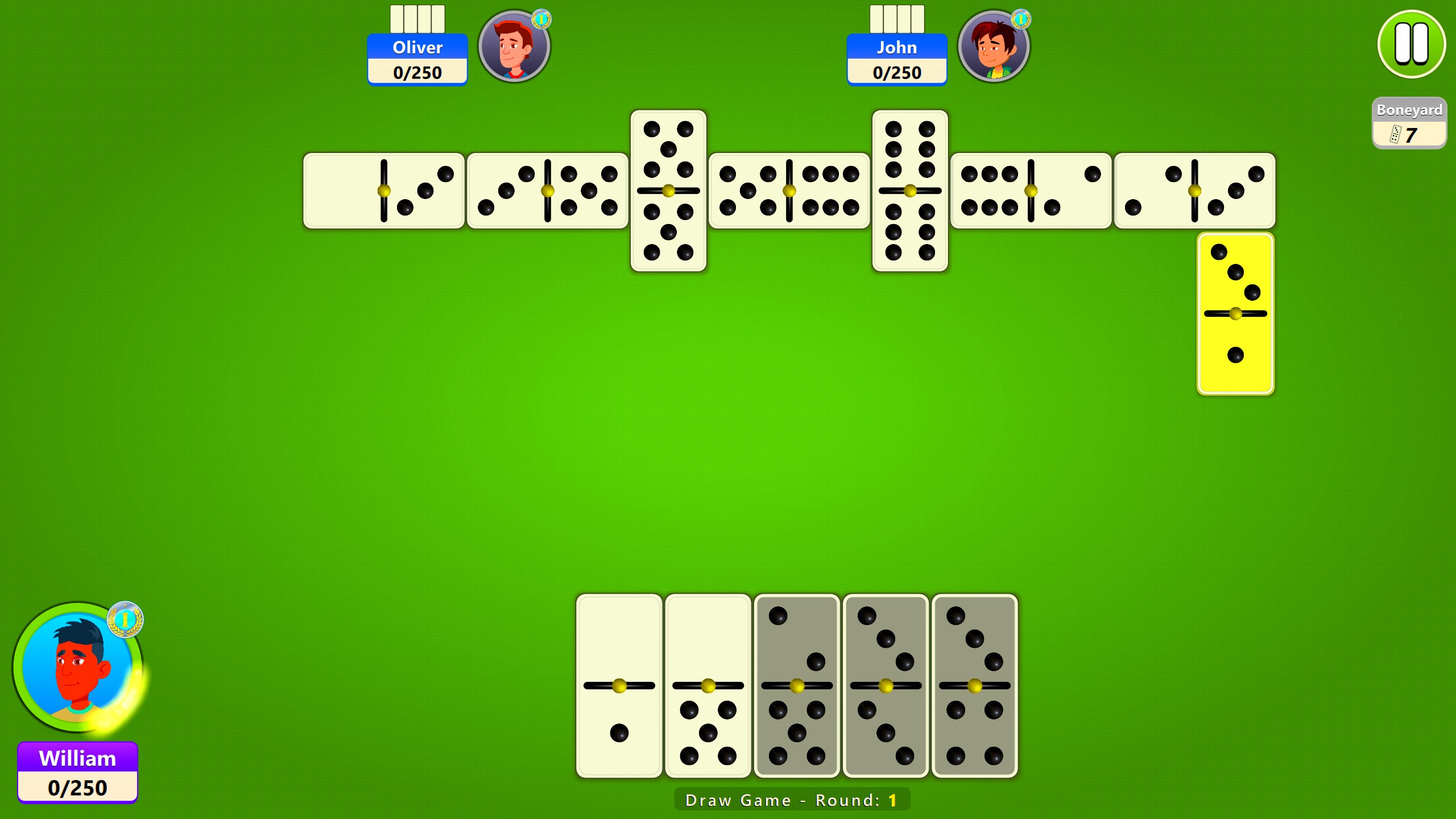This screenshot has width=1456, height=819.
Task: Click William's score display
Action: [x=78, y=788]
